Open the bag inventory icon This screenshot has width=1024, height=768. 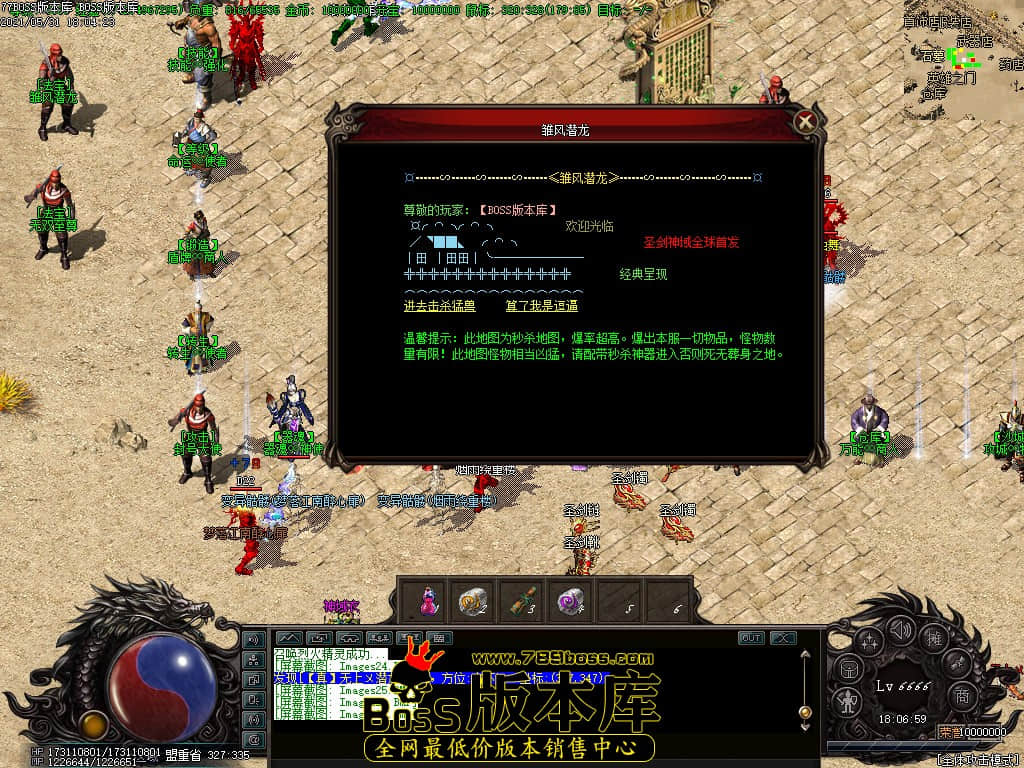(848, 669)
